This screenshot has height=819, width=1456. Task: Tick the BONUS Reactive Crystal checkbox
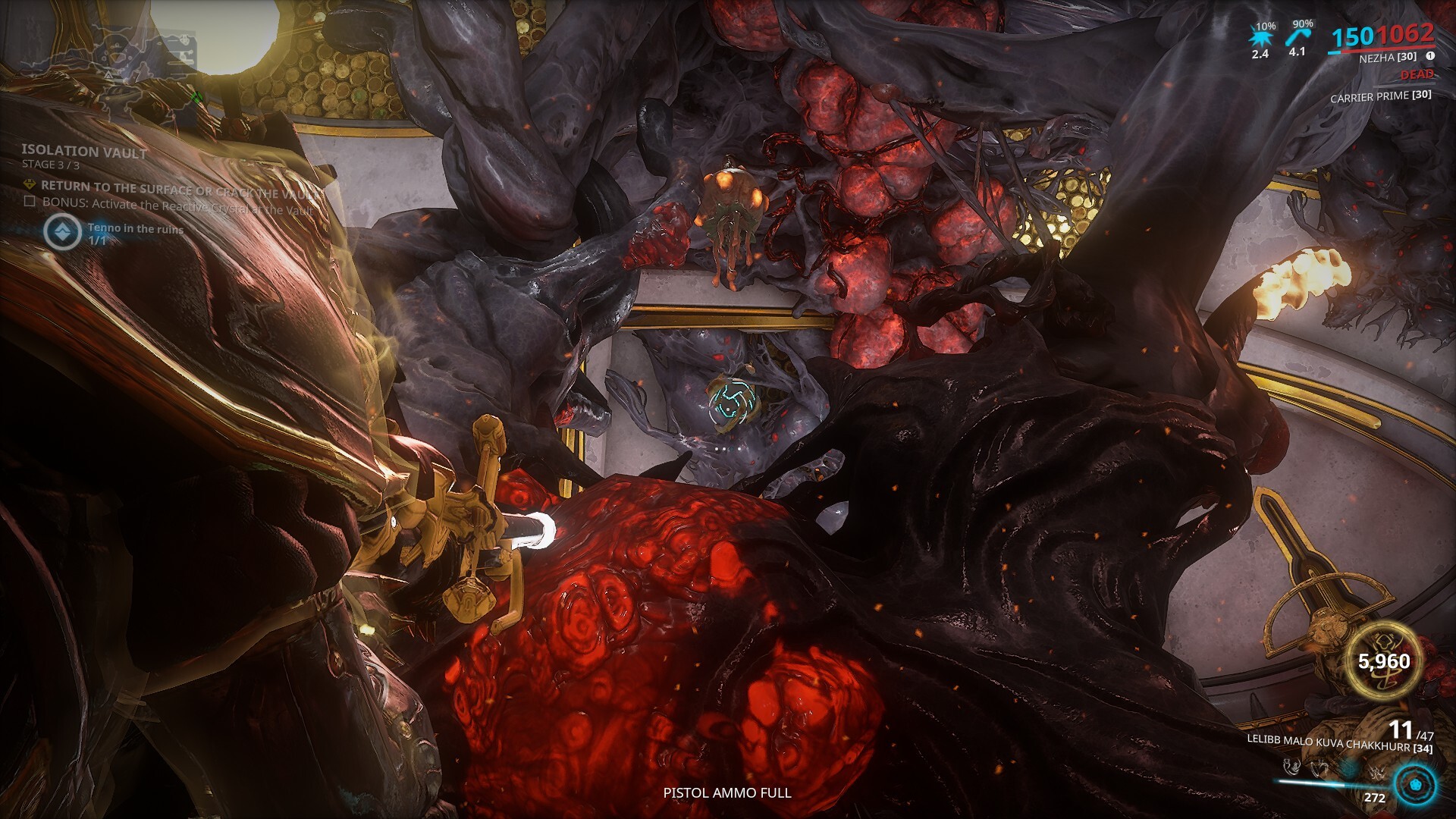tap(30, 202)
